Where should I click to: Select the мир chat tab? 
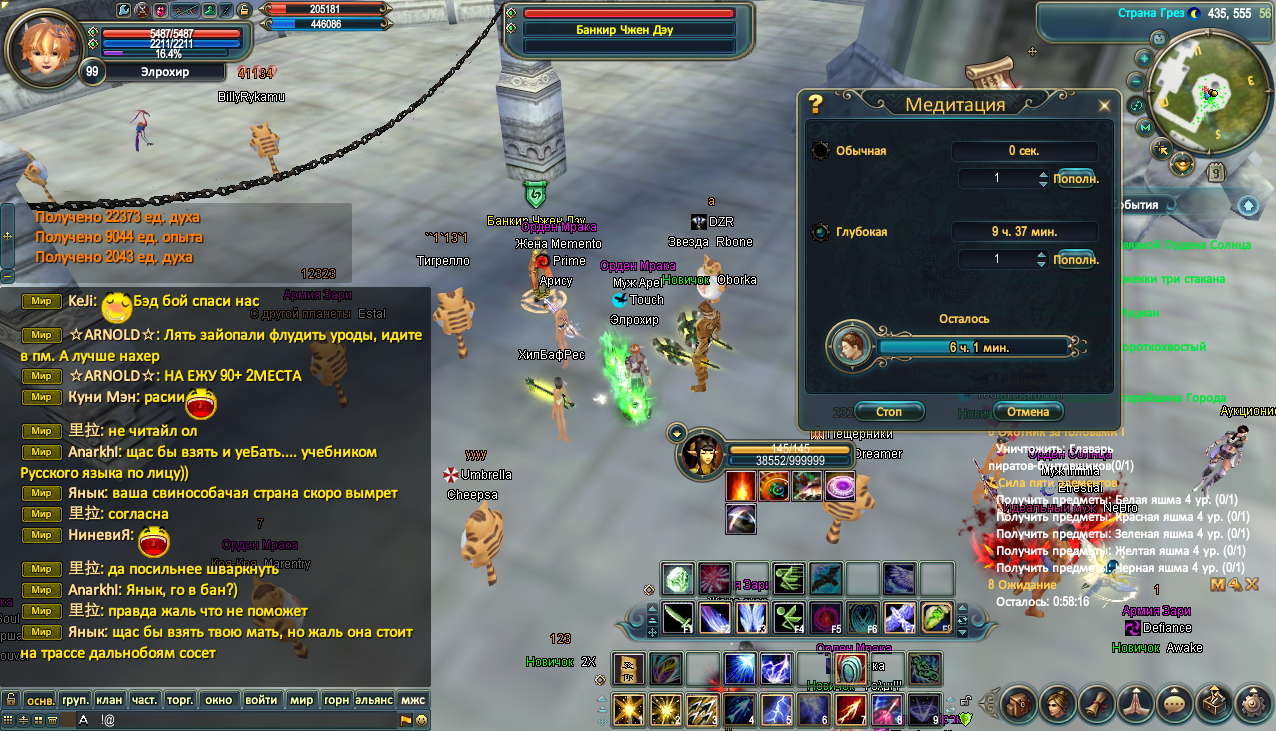tap(301, 700)
